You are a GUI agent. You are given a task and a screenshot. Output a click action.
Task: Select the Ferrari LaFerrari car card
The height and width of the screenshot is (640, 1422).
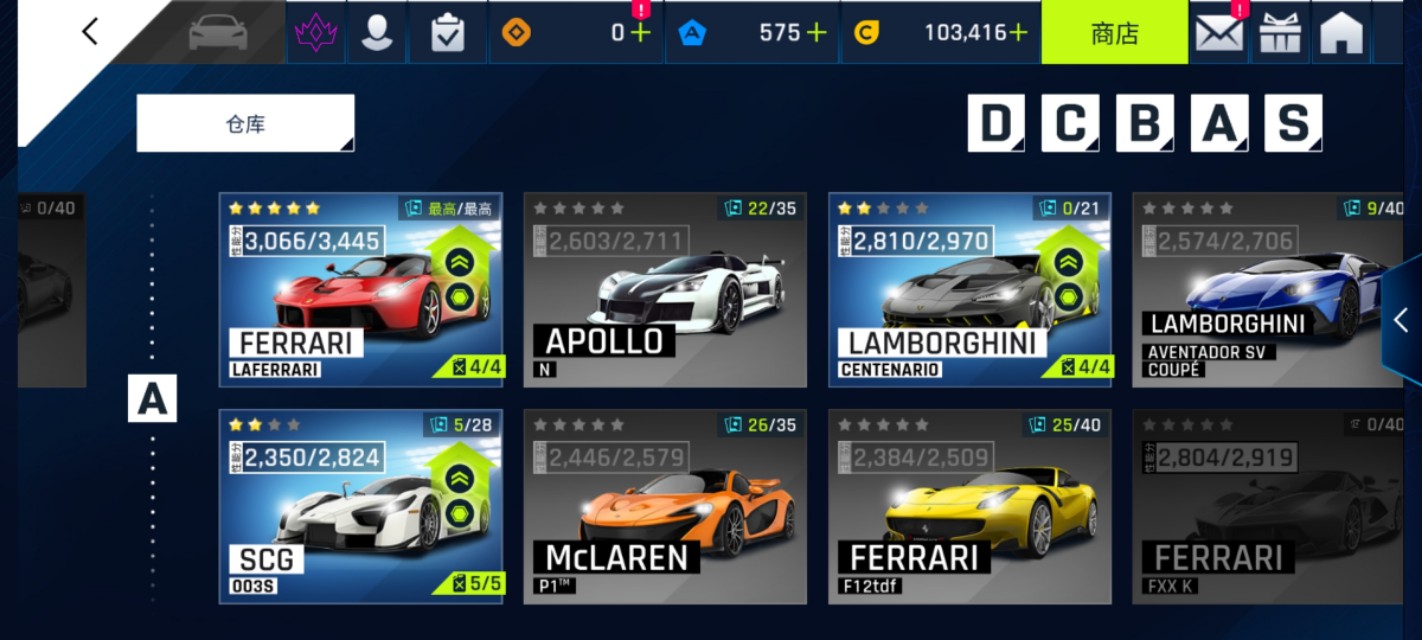(360, 290)
